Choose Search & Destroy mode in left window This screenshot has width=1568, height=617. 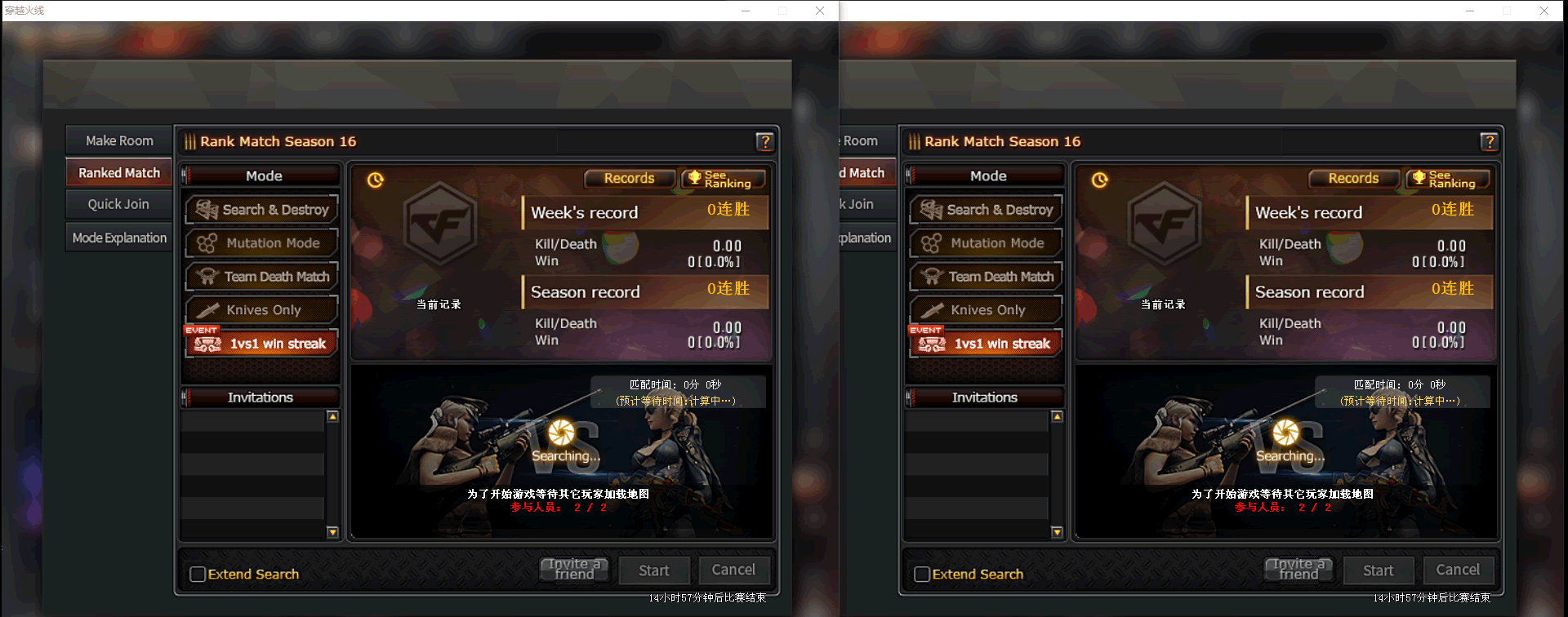(261, 210)
